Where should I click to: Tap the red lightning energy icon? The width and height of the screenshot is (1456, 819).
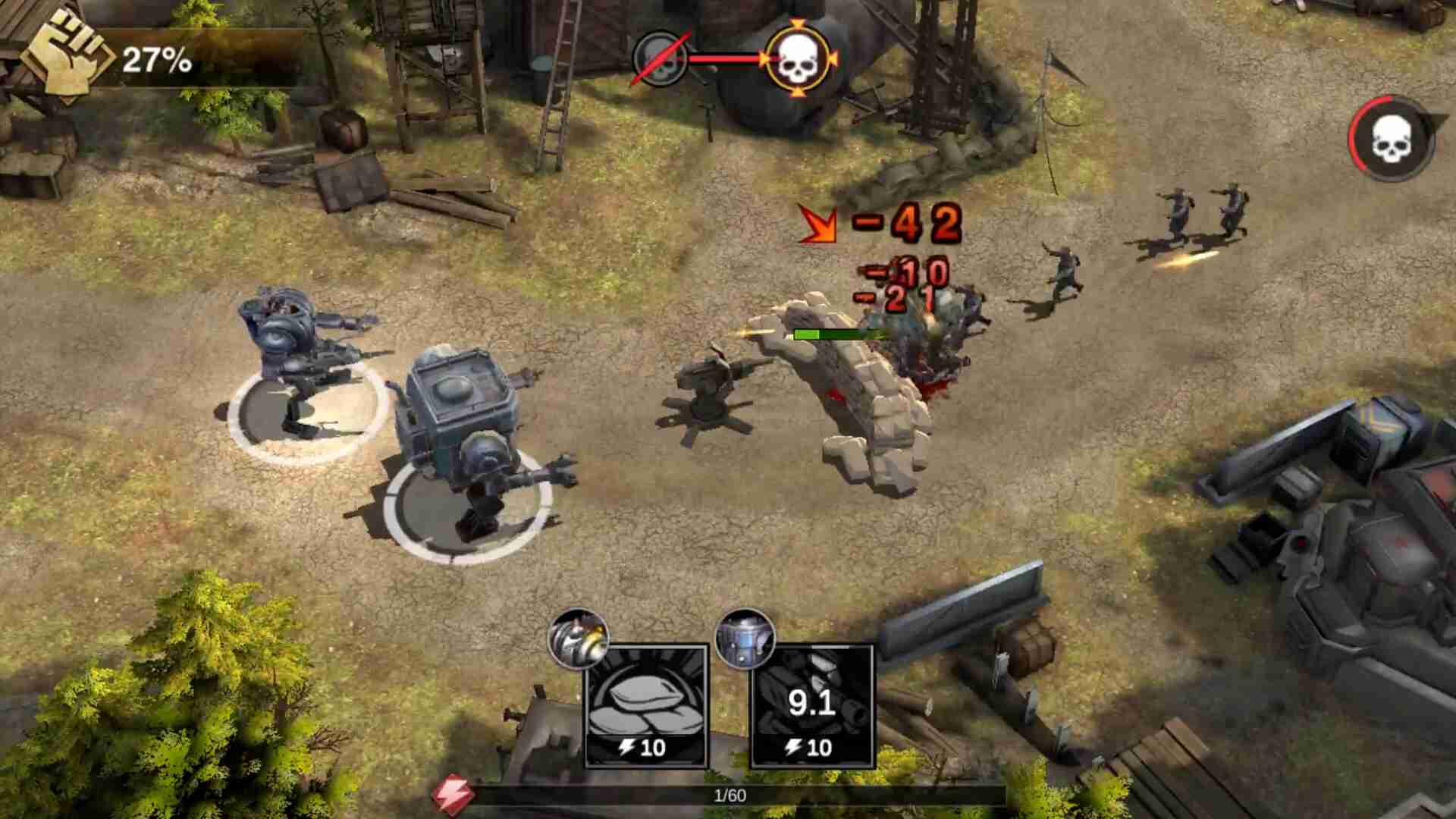coord(453,794)
